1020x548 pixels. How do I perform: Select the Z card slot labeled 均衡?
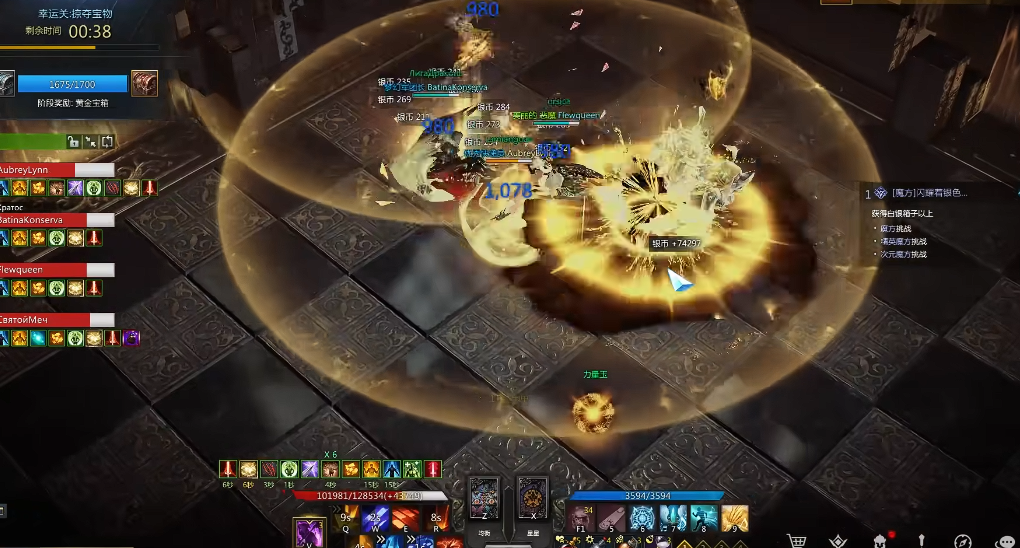485,497
